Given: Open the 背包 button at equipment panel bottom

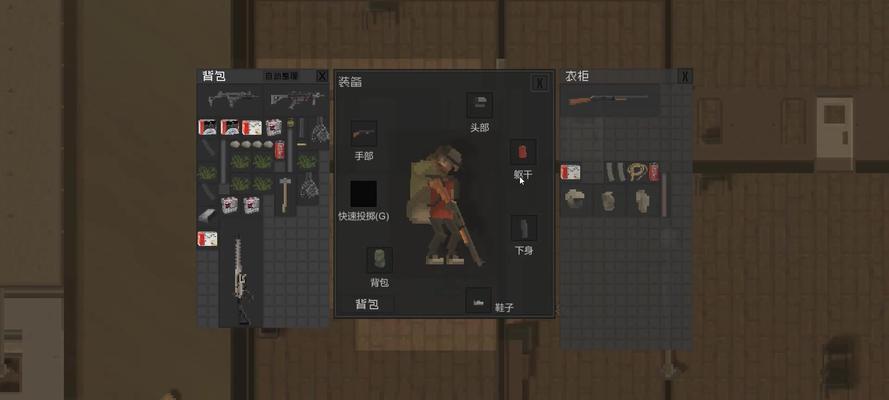Looking at the screenshot, I should [367, 304].
